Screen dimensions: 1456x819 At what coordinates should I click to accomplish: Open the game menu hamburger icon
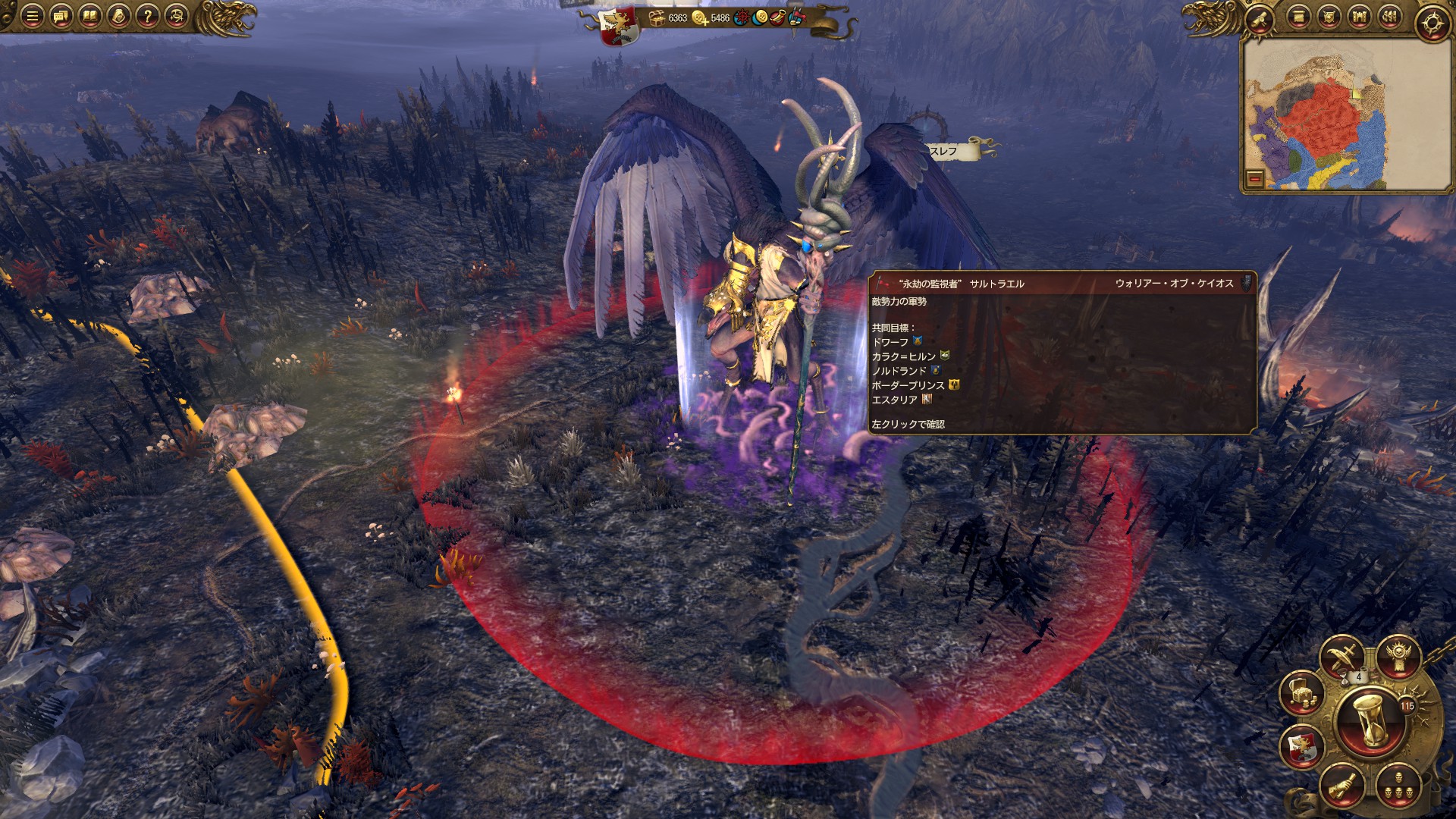coord(33,16)
